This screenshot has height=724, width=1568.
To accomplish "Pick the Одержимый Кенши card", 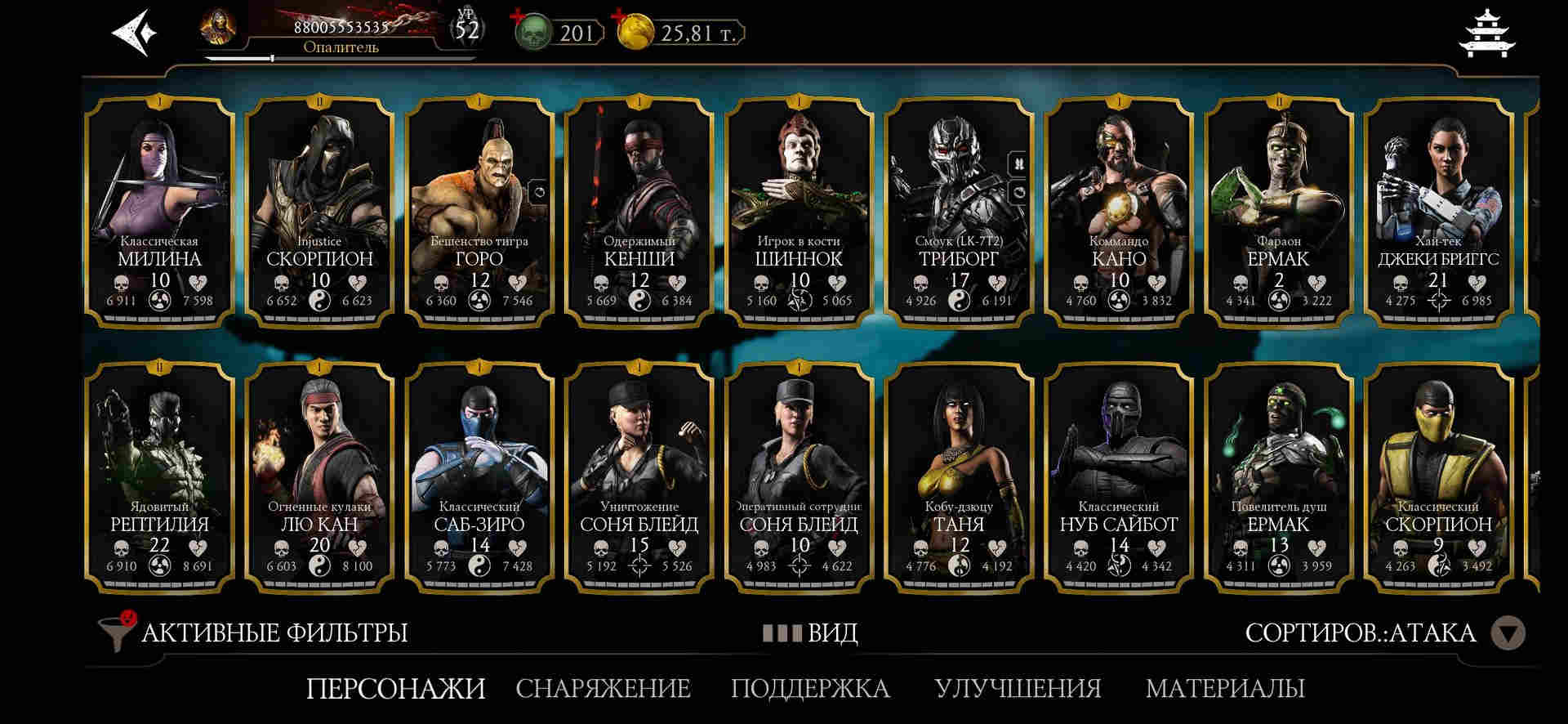I will pos(639,212).
